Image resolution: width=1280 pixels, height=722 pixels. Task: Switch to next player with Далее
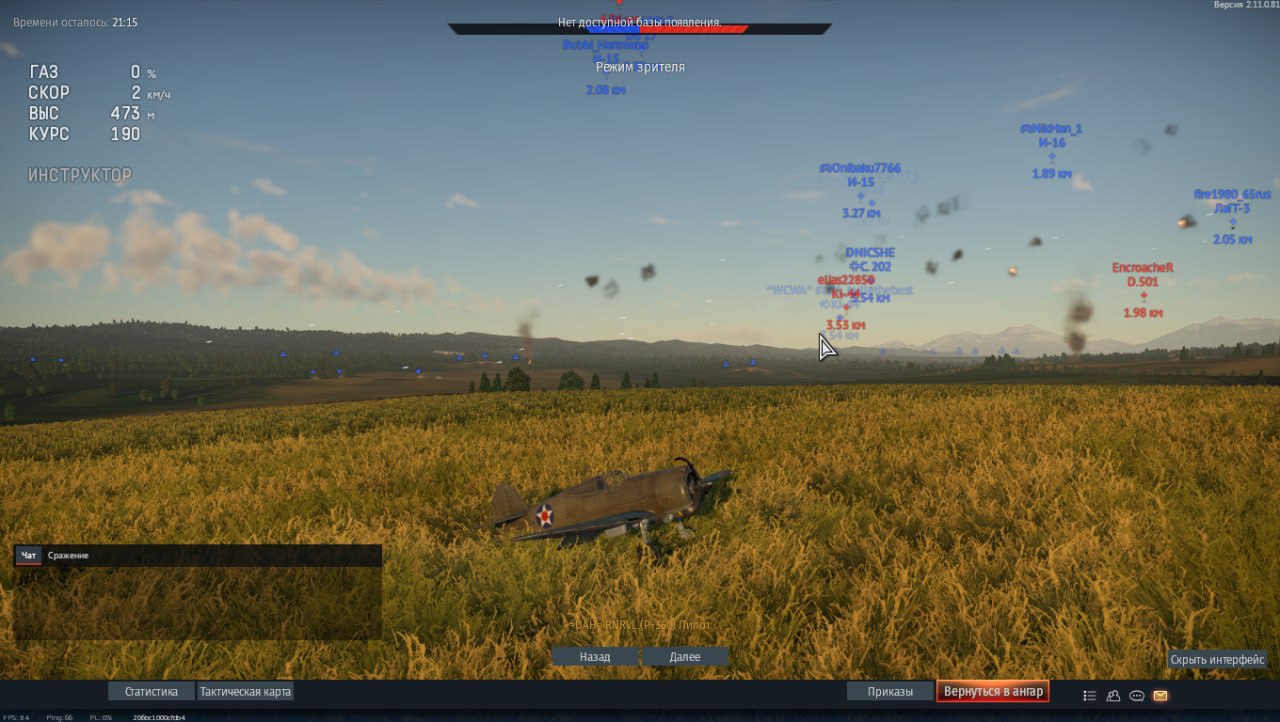685,657
